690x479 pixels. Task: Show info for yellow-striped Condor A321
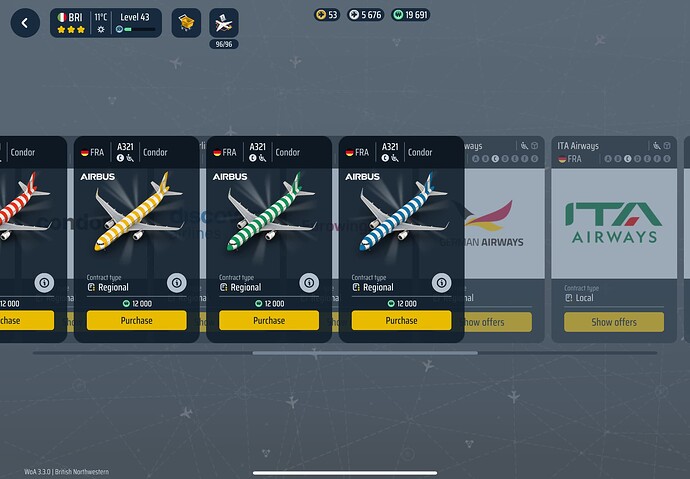point(175,283)
